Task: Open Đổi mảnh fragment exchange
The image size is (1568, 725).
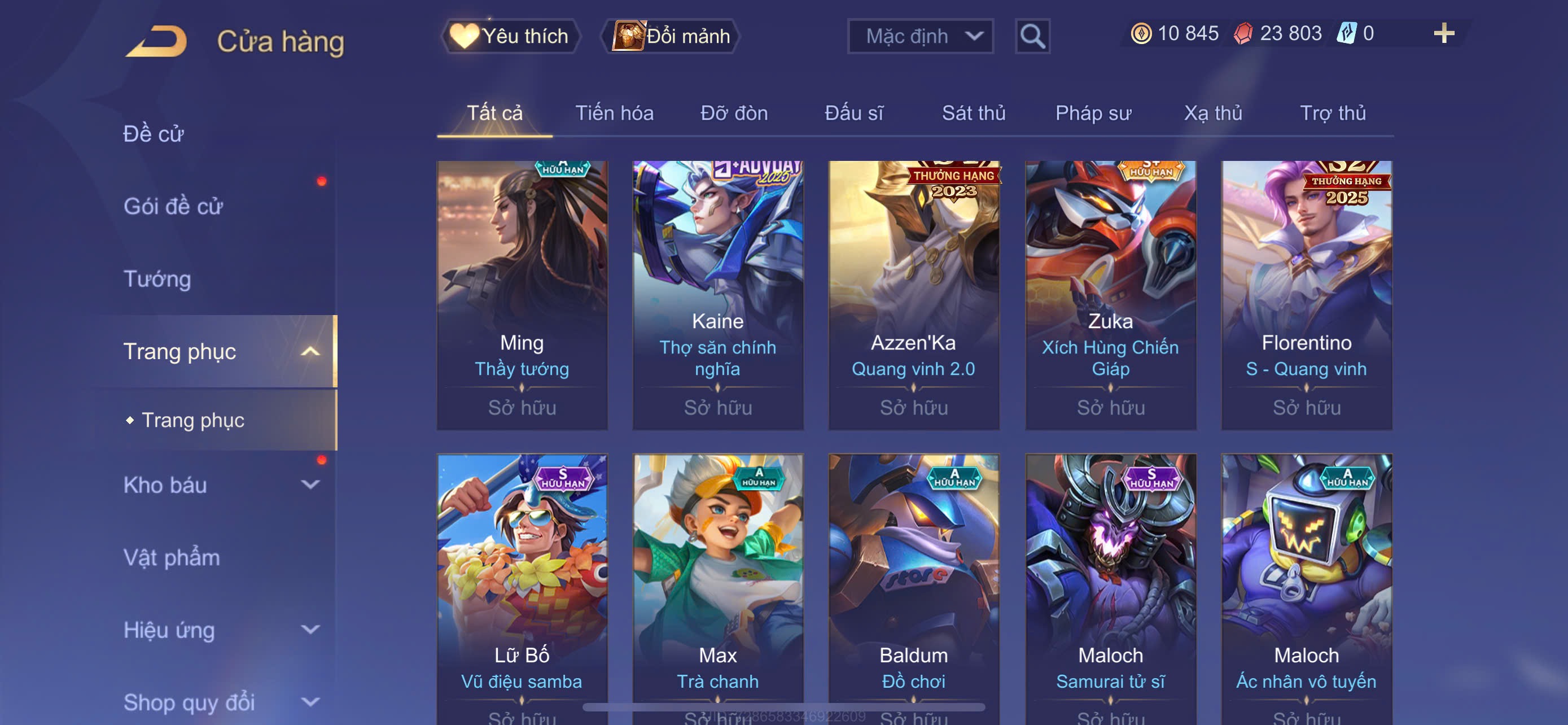Action: pyautogui.click(x=671, y=36)
